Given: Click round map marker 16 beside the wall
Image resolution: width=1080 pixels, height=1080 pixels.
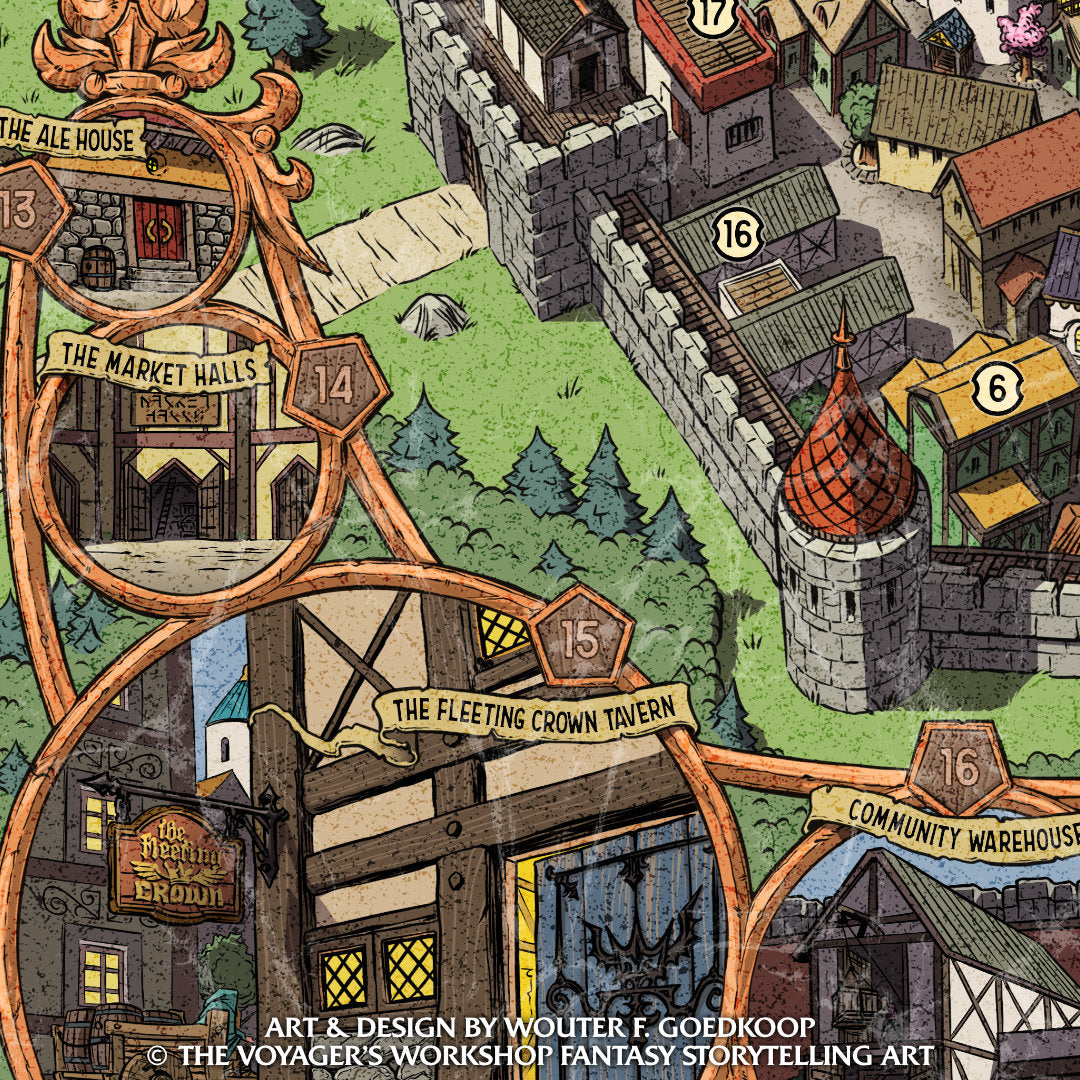Looking at the screenshot, I should click(x=736, y=236).
